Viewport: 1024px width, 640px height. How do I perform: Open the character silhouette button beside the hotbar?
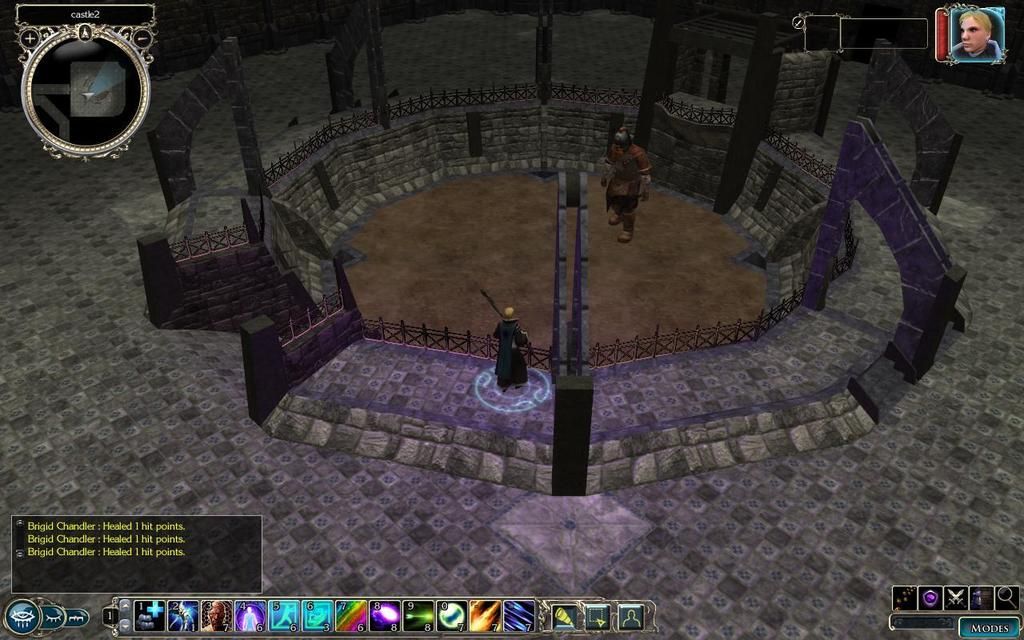631,616
